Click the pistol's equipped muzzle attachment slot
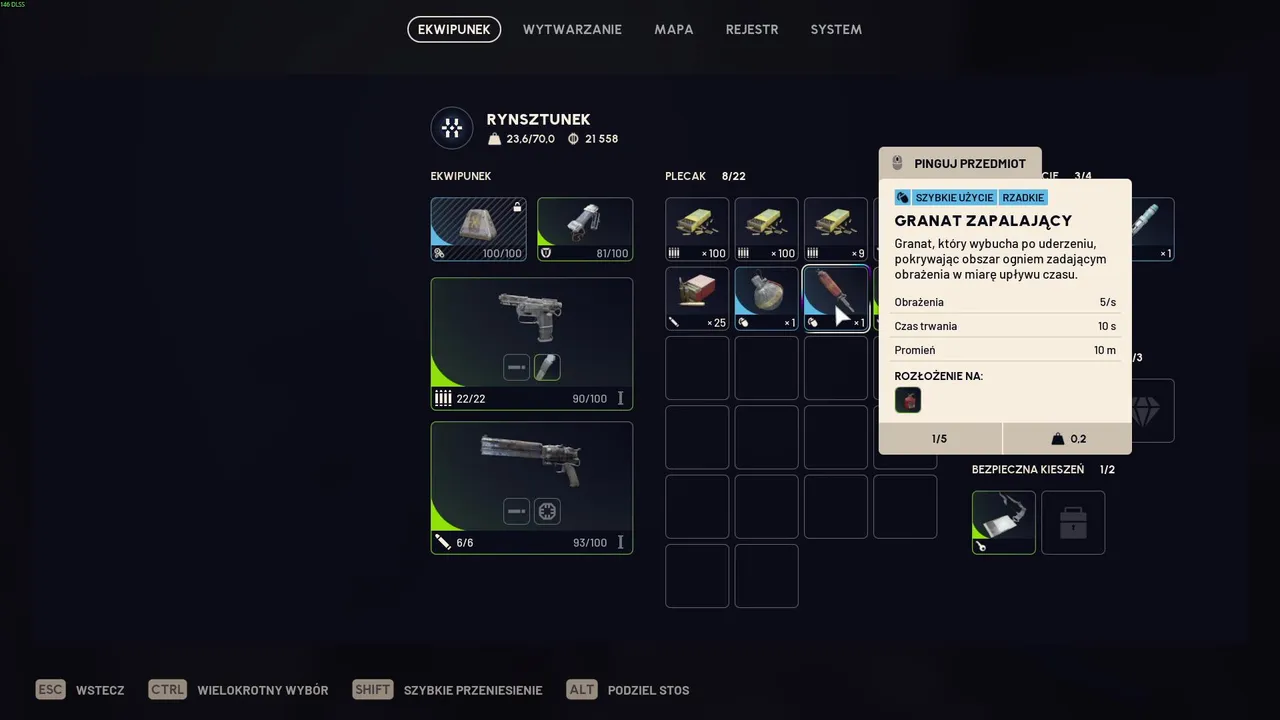This screenshot has width=1280, height=720. [547, 367]
